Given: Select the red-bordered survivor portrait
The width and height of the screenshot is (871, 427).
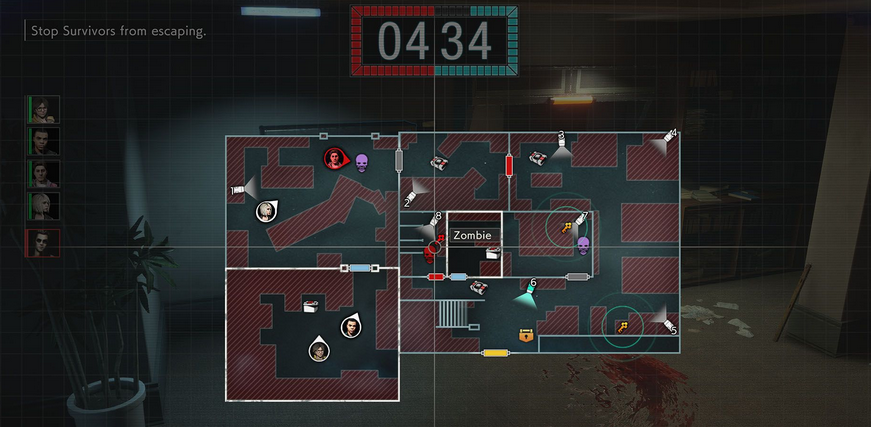Looking at the screenshot, I should click(x=43, y=243).
